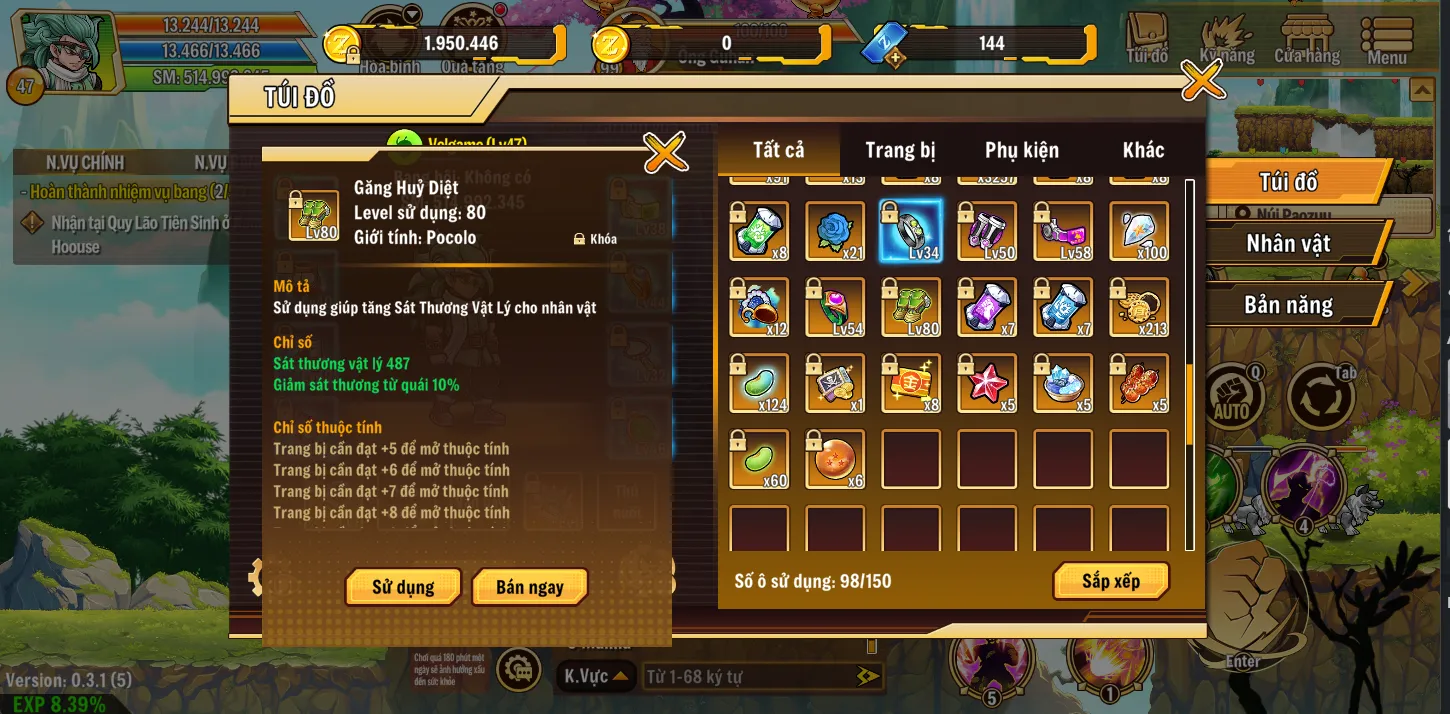Show the Khác item category

1143,151
